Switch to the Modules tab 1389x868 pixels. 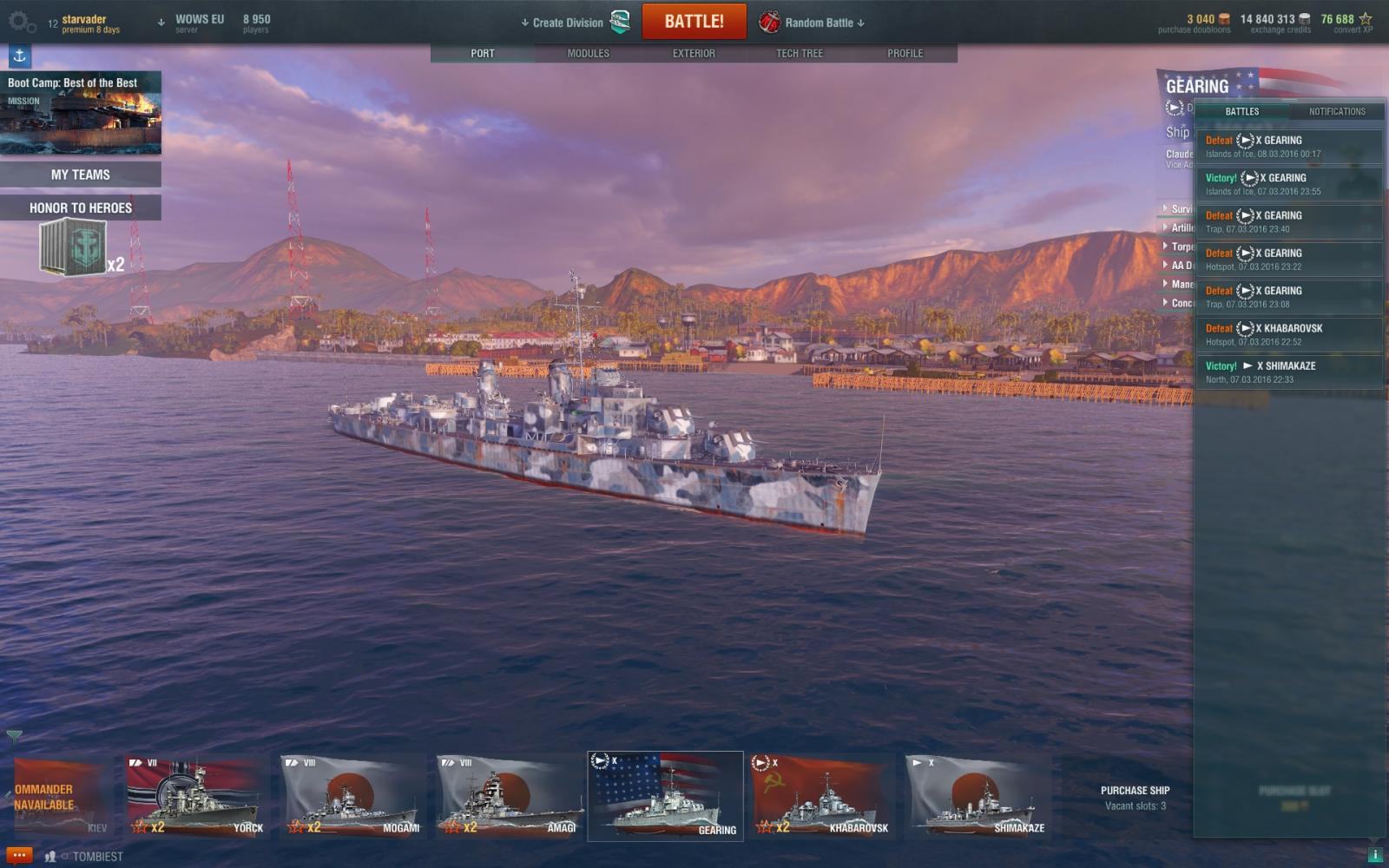click(588, 53)
